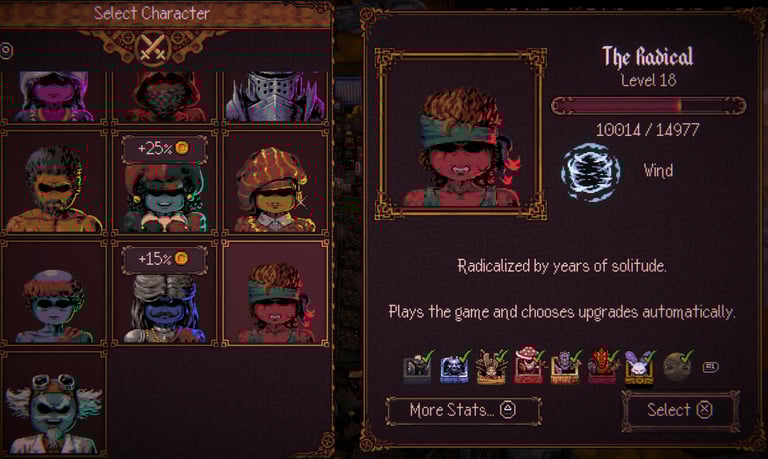Open the More Stats panel
768x459 pixels.
[x=463, y=410]
